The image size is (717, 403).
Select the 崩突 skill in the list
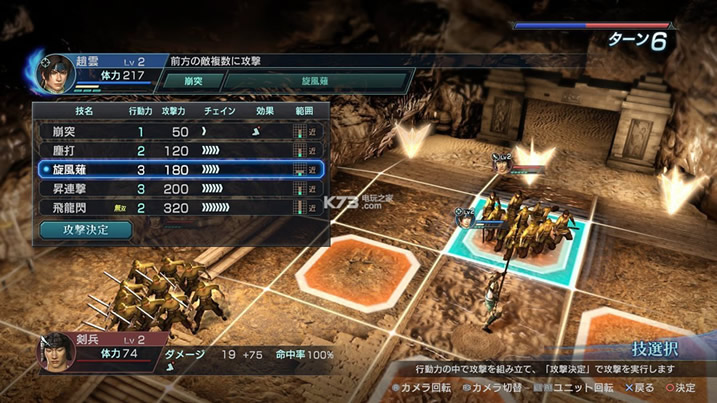[180, 131]
